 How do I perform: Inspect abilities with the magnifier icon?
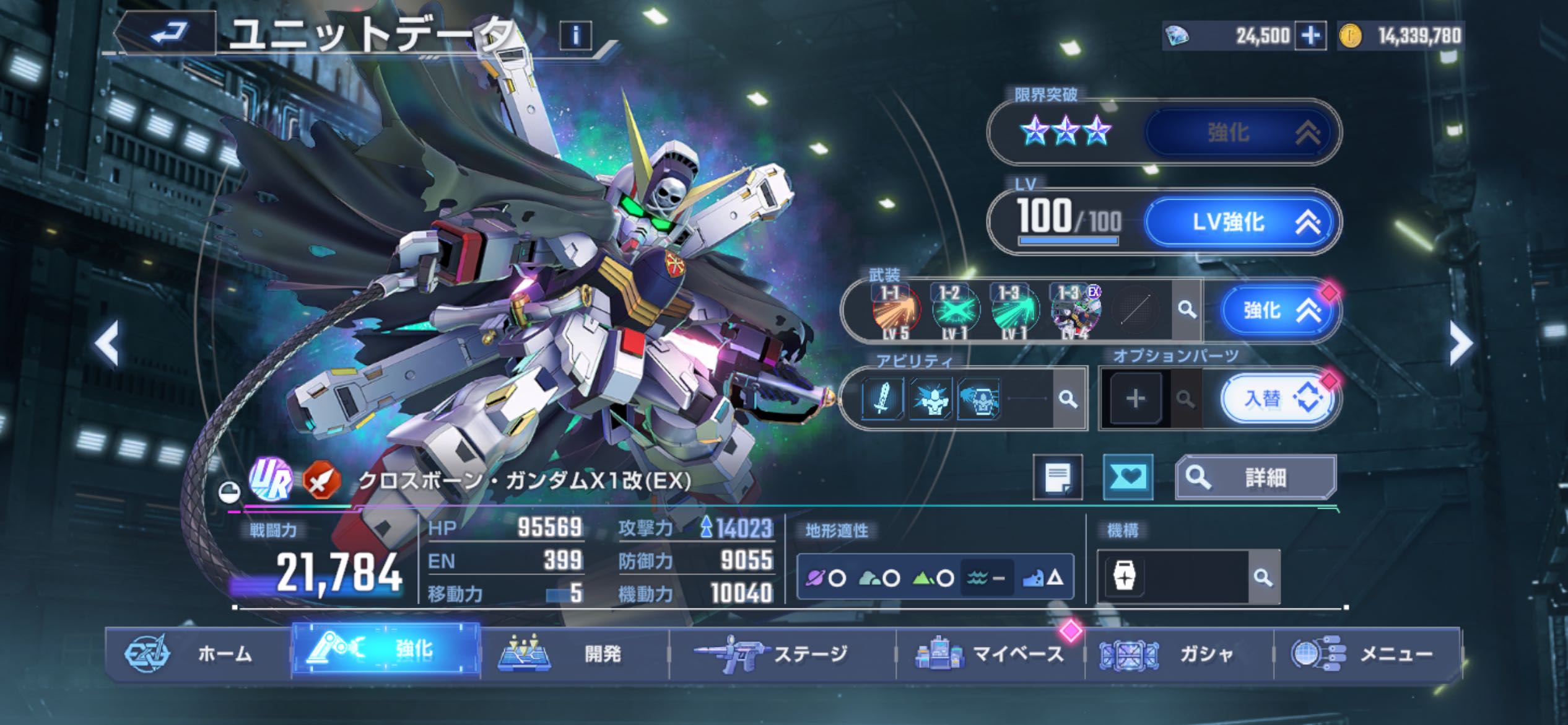coord(1068,398)
